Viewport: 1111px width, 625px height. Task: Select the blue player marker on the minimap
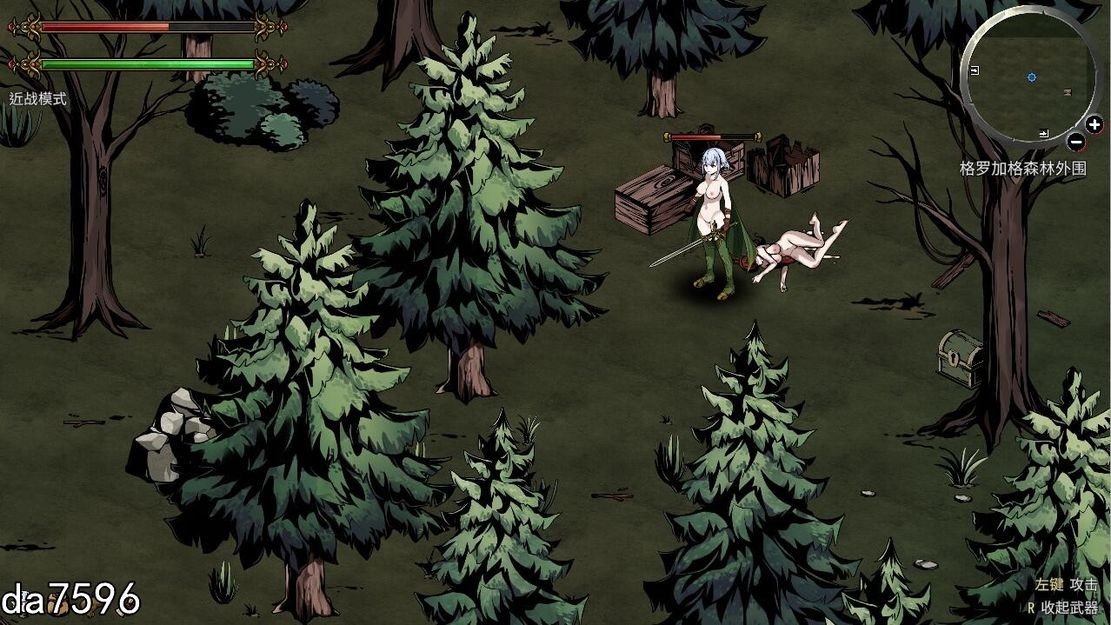tap(1031, 76)
